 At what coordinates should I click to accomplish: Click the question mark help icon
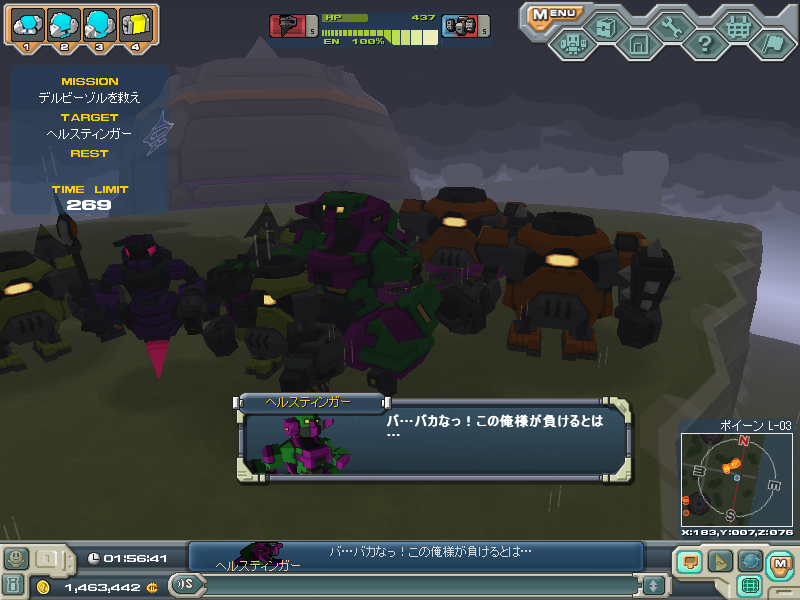tap(704, 43)
